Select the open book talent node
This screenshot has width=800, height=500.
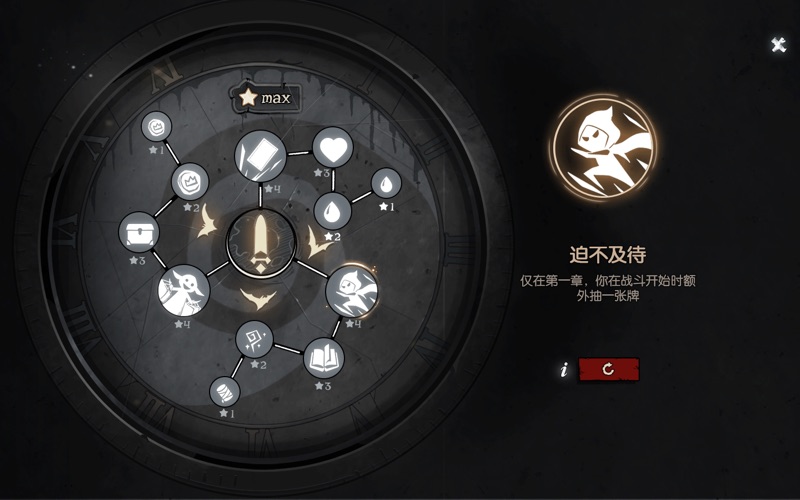323,357
